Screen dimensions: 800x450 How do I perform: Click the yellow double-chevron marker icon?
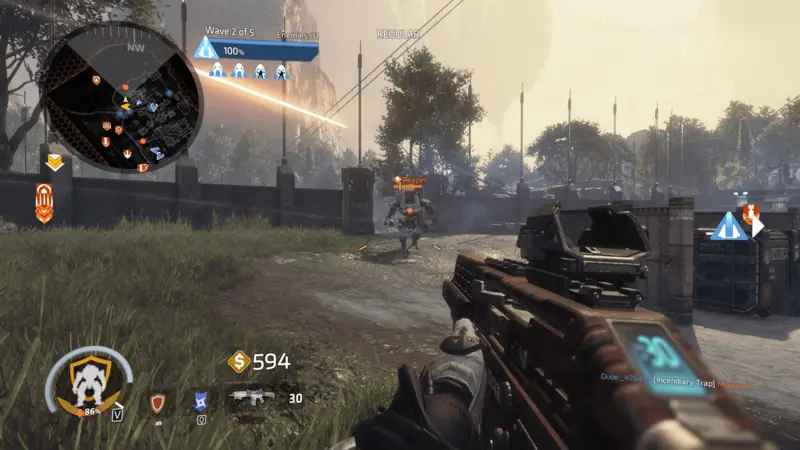click(x=53, y=162)
